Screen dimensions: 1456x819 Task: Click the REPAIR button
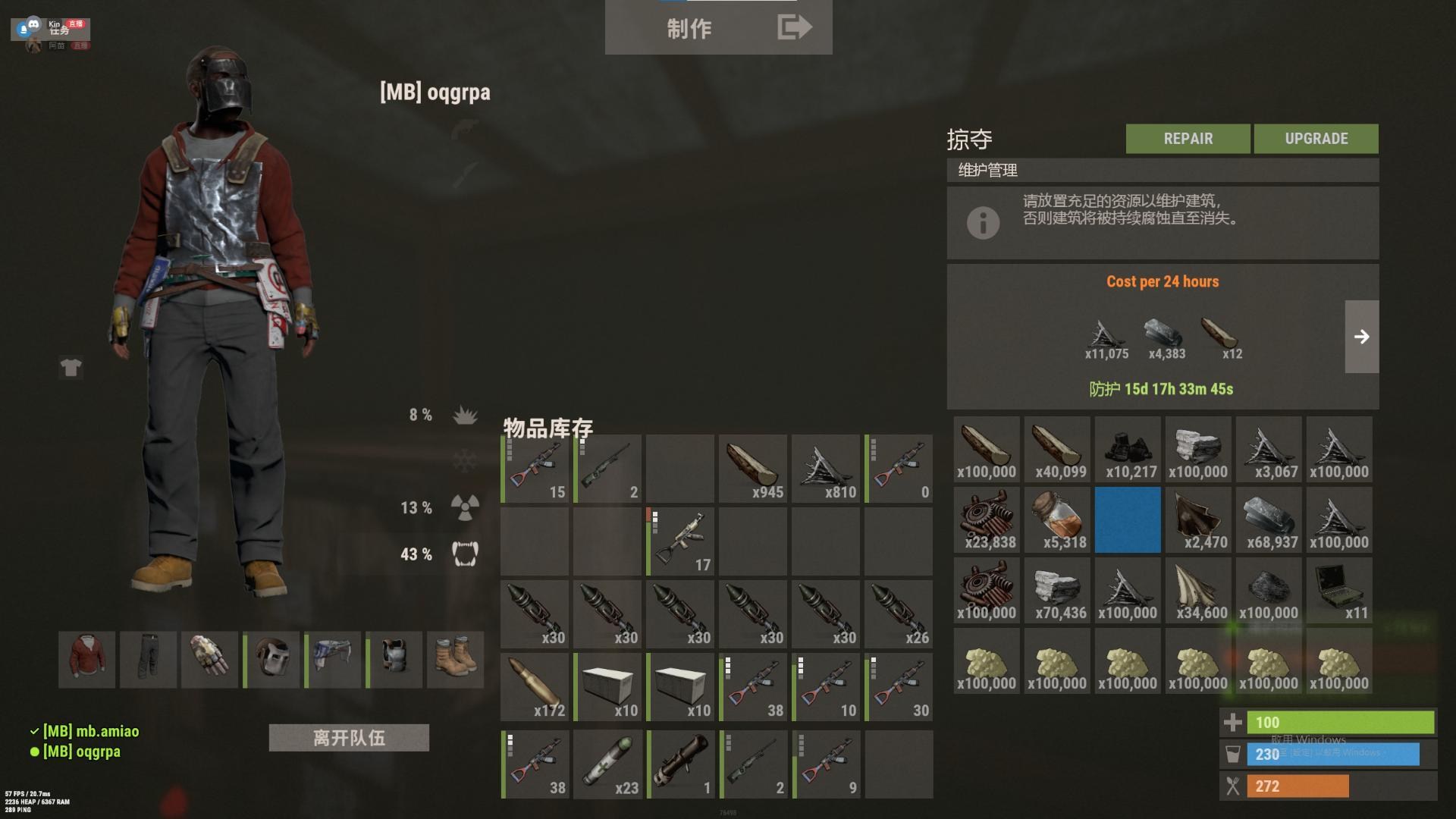[1187, 138]
